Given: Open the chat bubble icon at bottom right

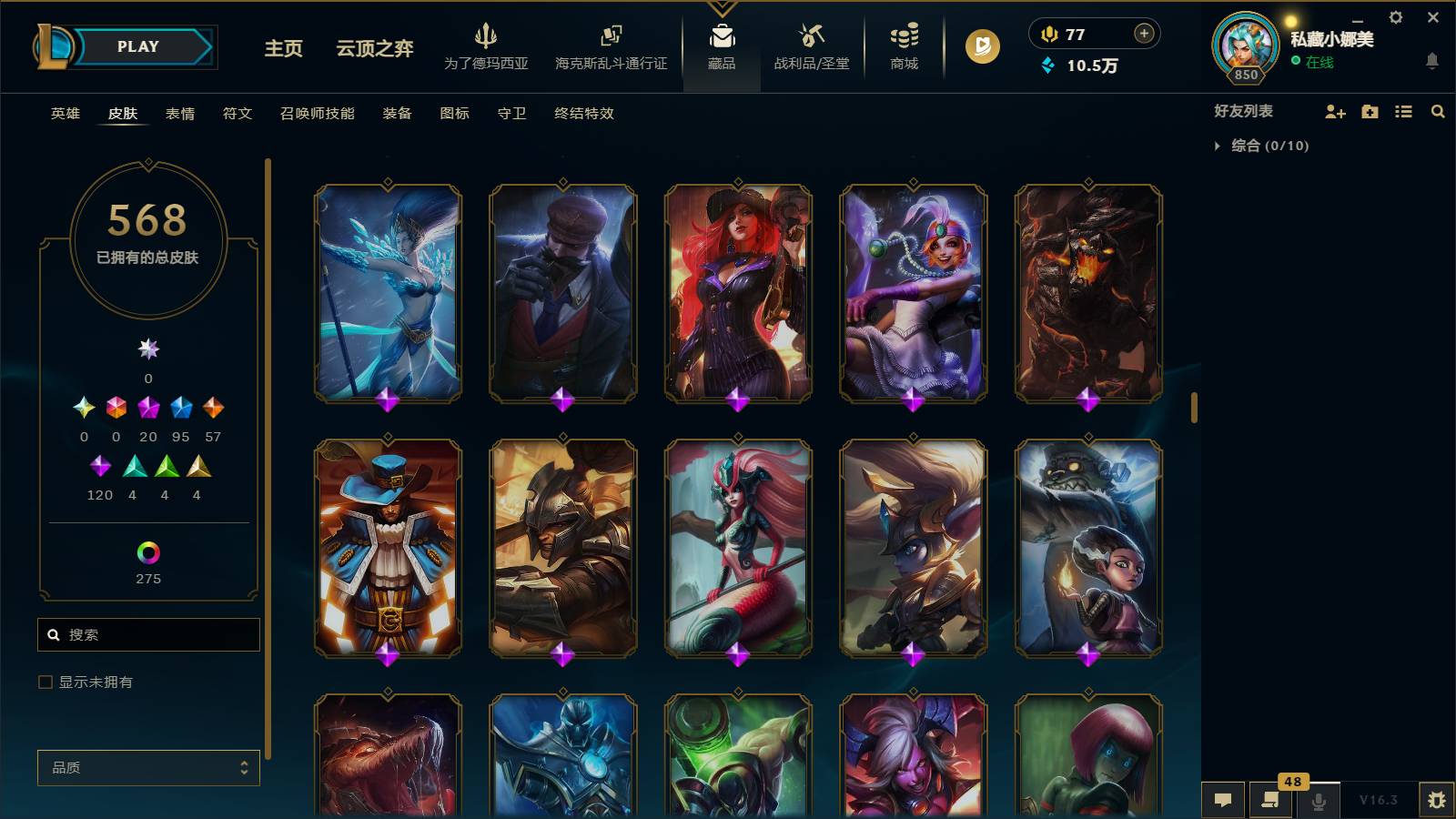Looking at the screenshot, I should click(1224, 801).
